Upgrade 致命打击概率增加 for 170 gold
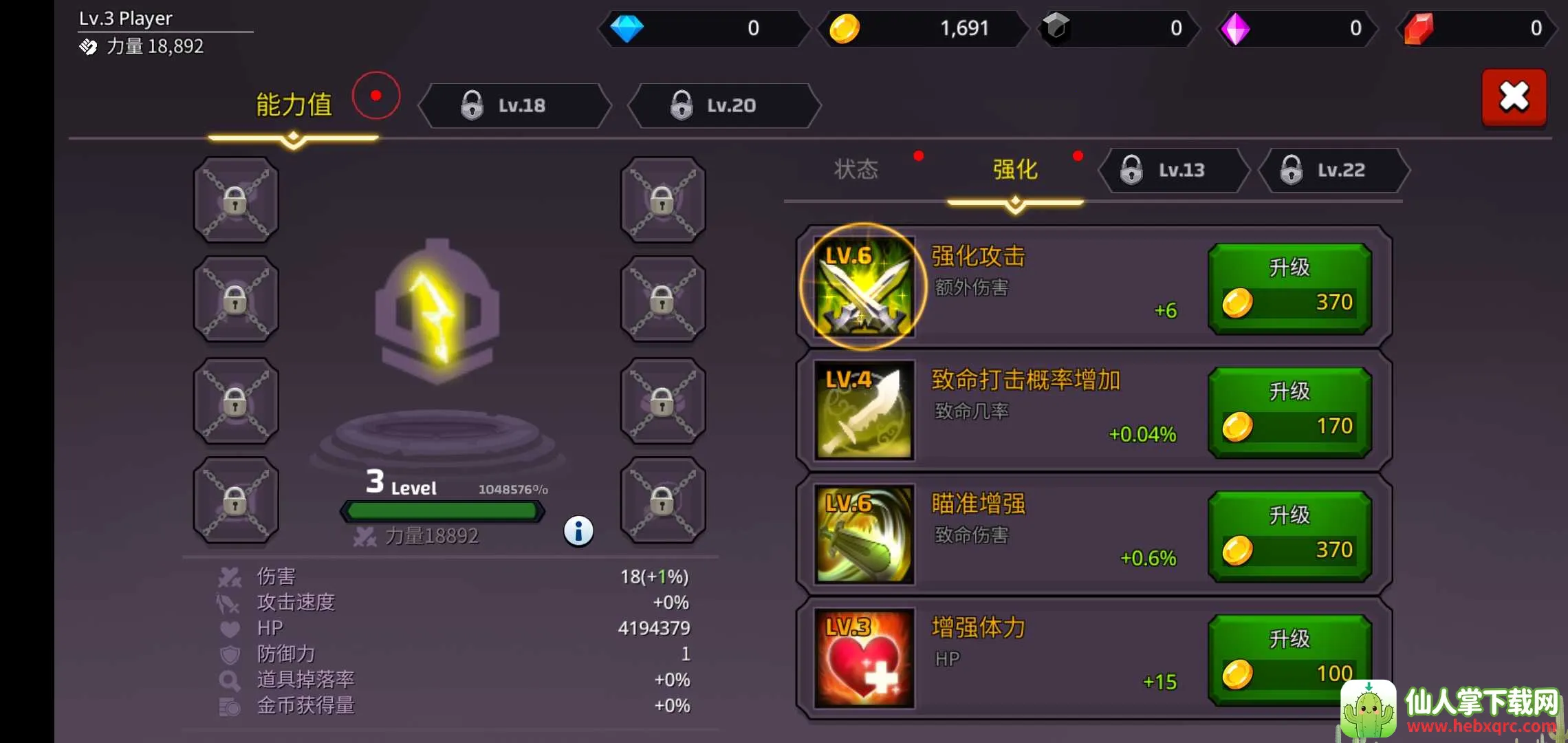The image size is (1568, 743). 1289,412
